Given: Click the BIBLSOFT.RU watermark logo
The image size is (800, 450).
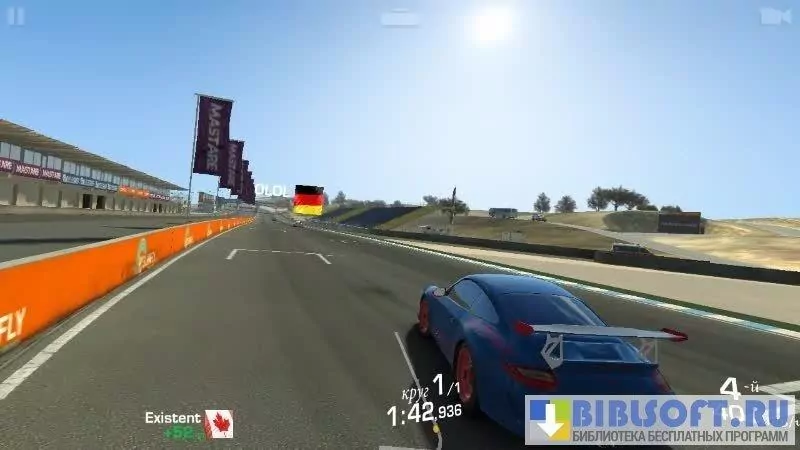Looking at the screenshot, I should (x=660, y=420).
